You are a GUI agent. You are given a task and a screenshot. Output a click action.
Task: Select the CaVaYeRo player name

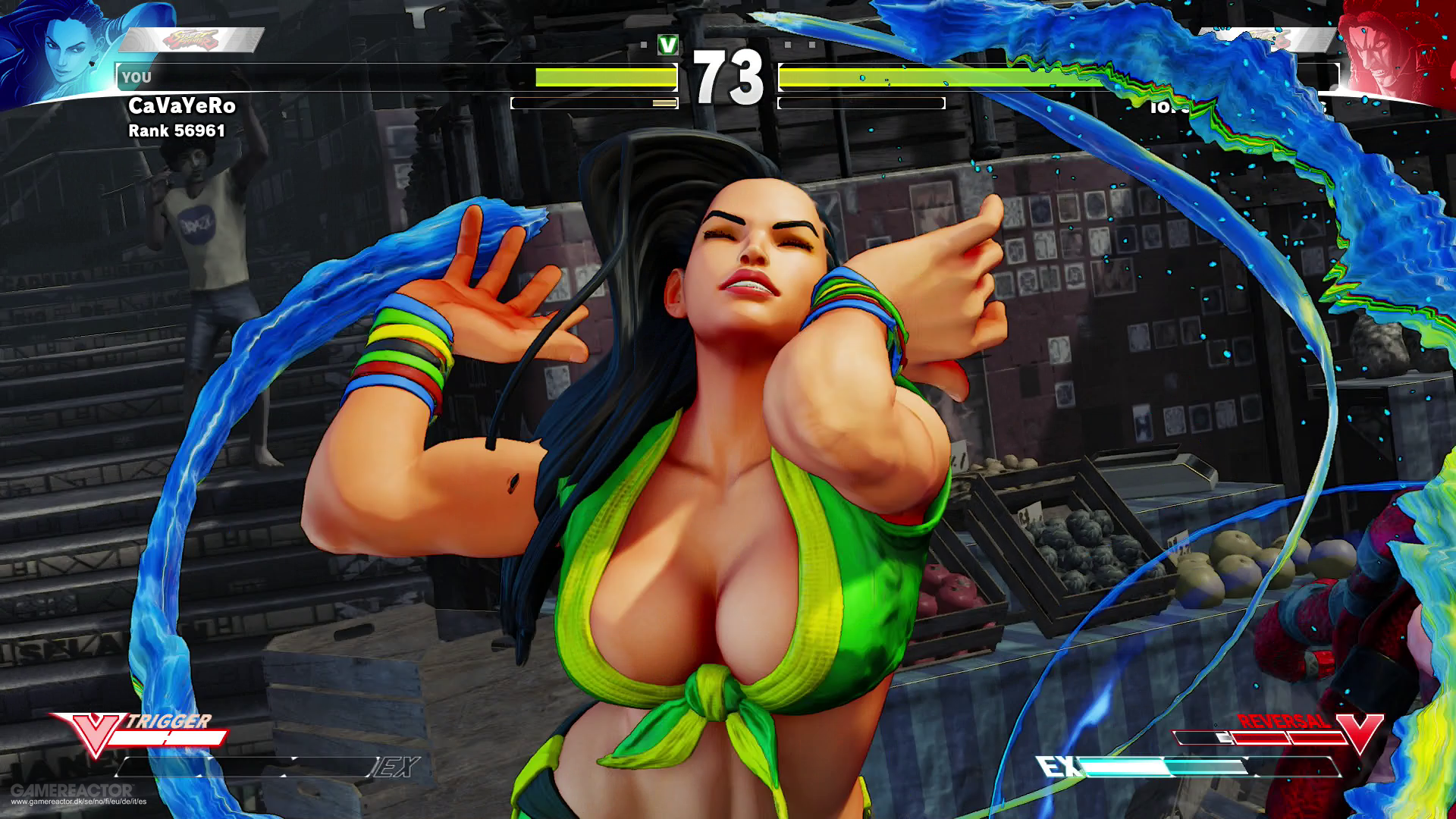(x=182, y=106)
